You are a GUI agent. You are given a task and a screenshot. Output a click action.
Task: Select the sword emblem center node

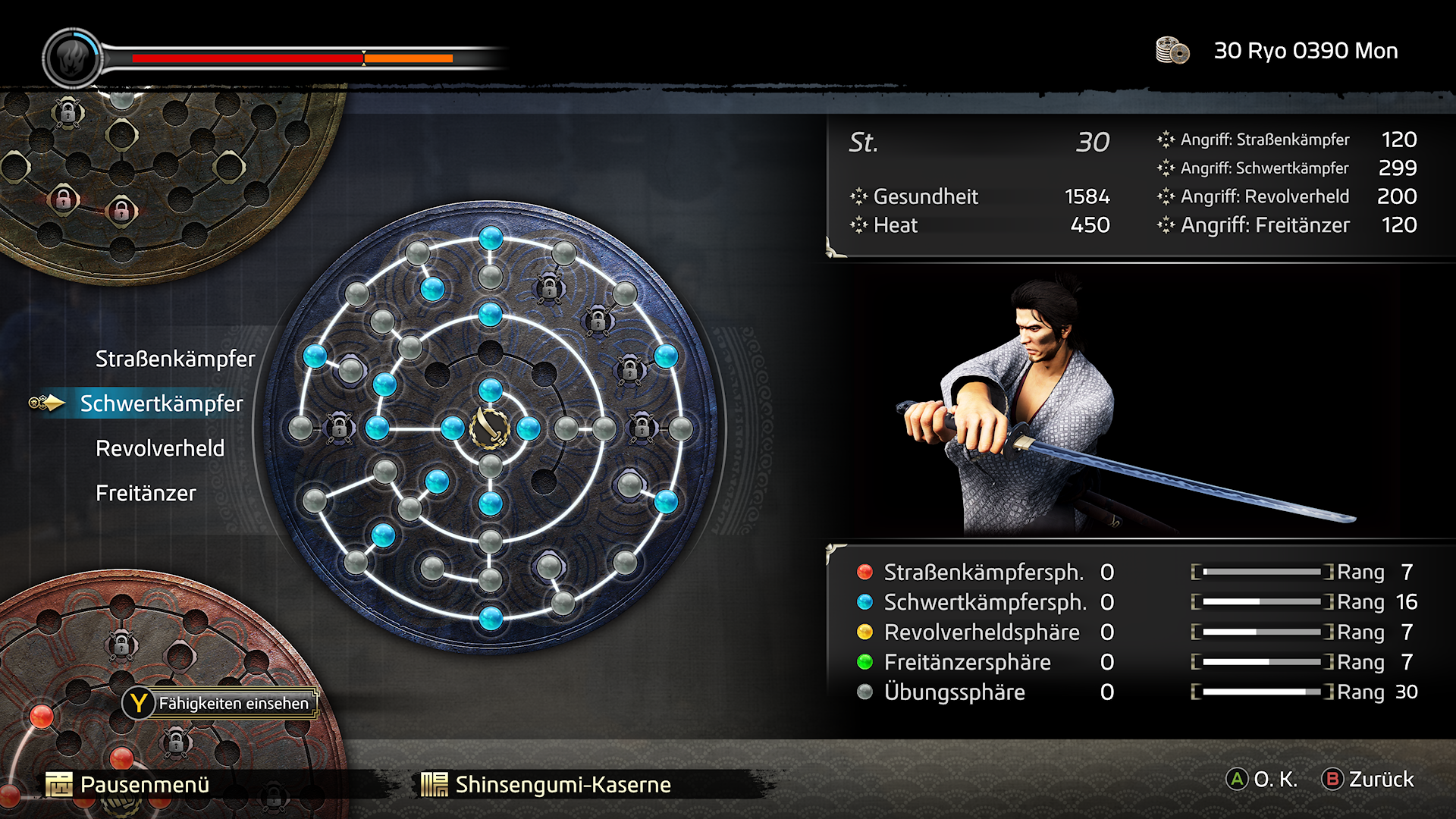(490, 428)
